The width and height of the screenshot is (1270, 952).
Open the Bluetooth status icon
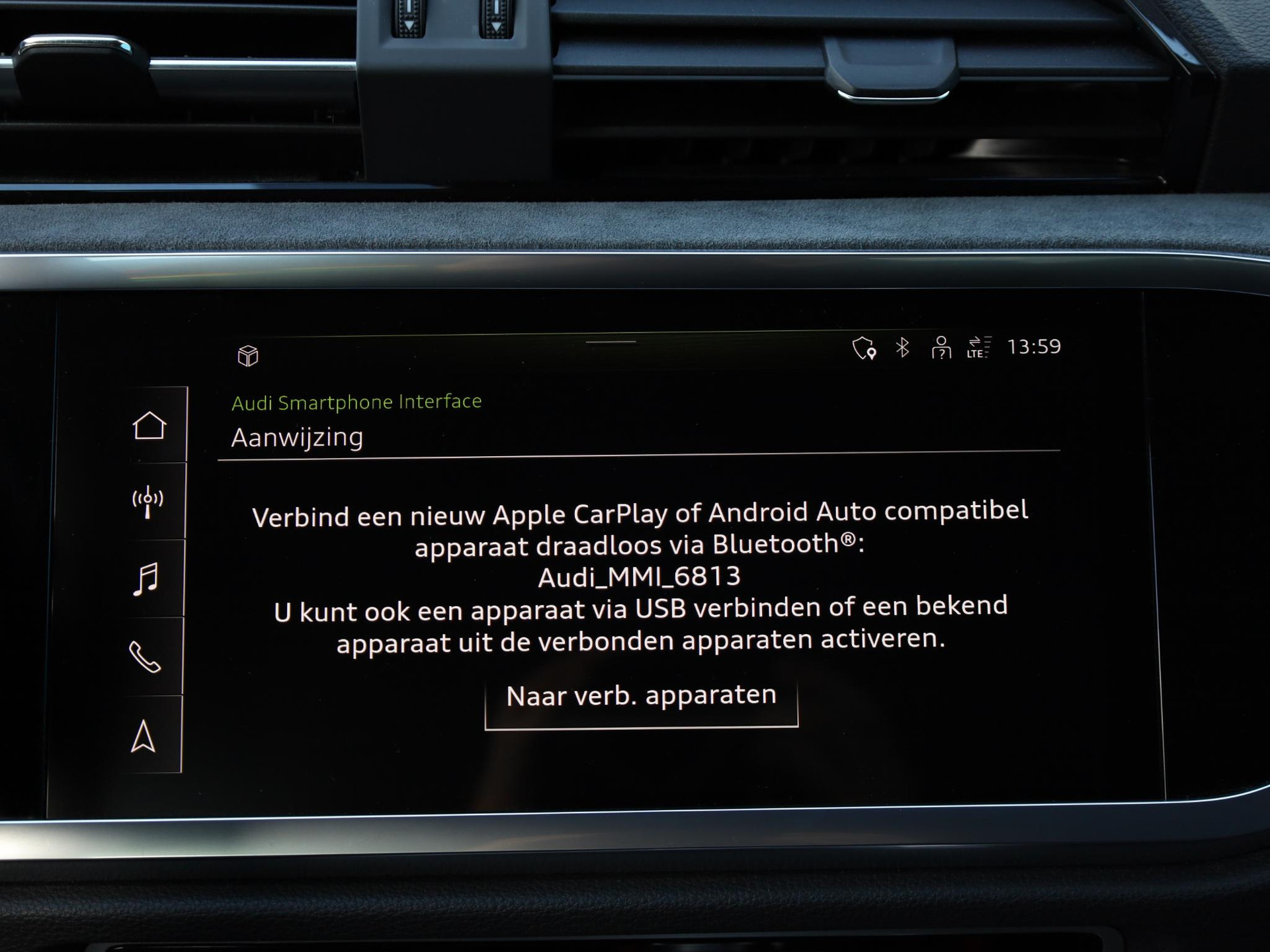coord(902,348)
